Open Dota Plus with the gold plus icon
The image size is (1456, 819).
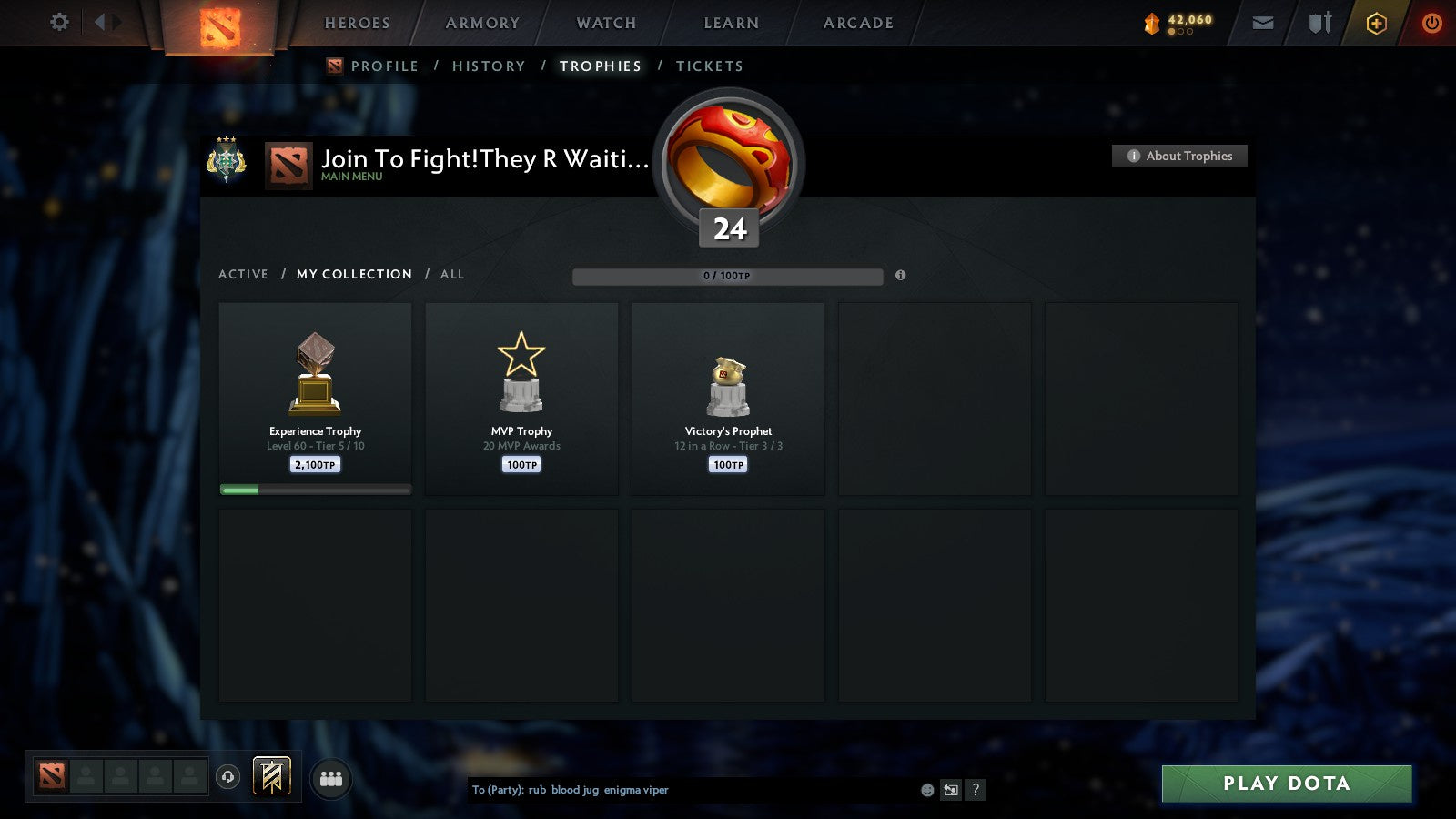click(1377, 24)
